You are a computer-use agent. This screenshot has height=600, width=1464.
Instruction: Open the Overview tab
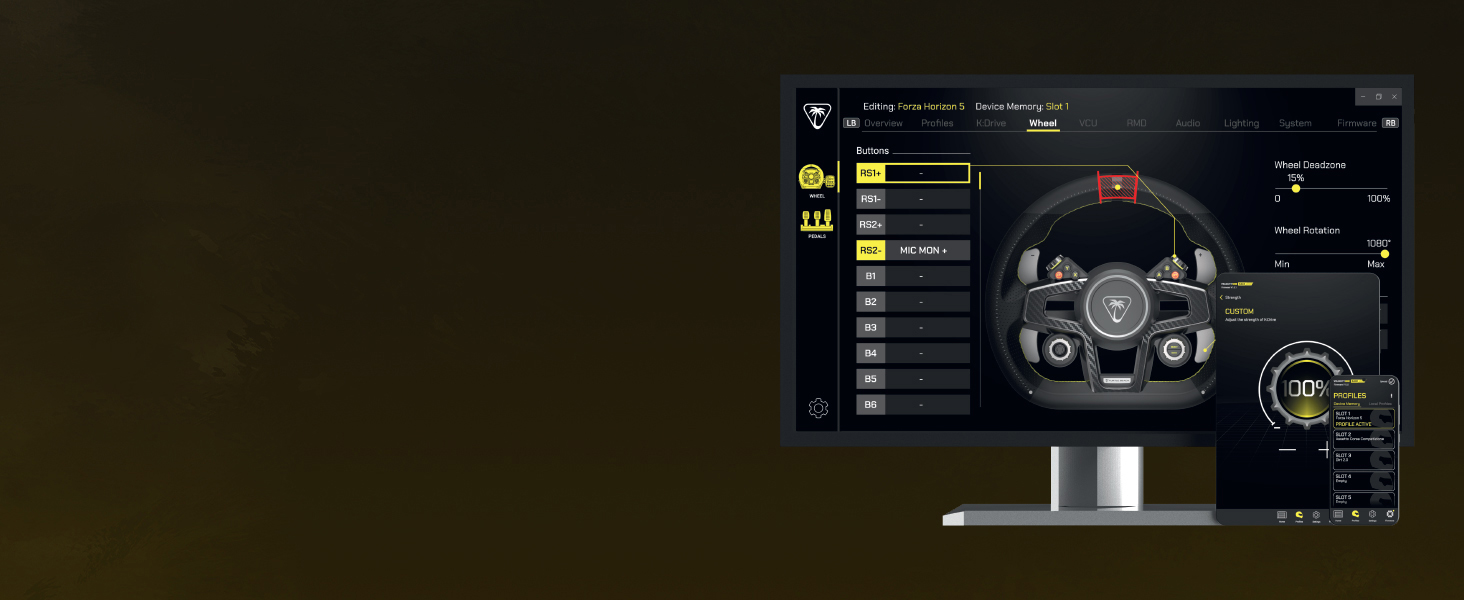(883, 124)
